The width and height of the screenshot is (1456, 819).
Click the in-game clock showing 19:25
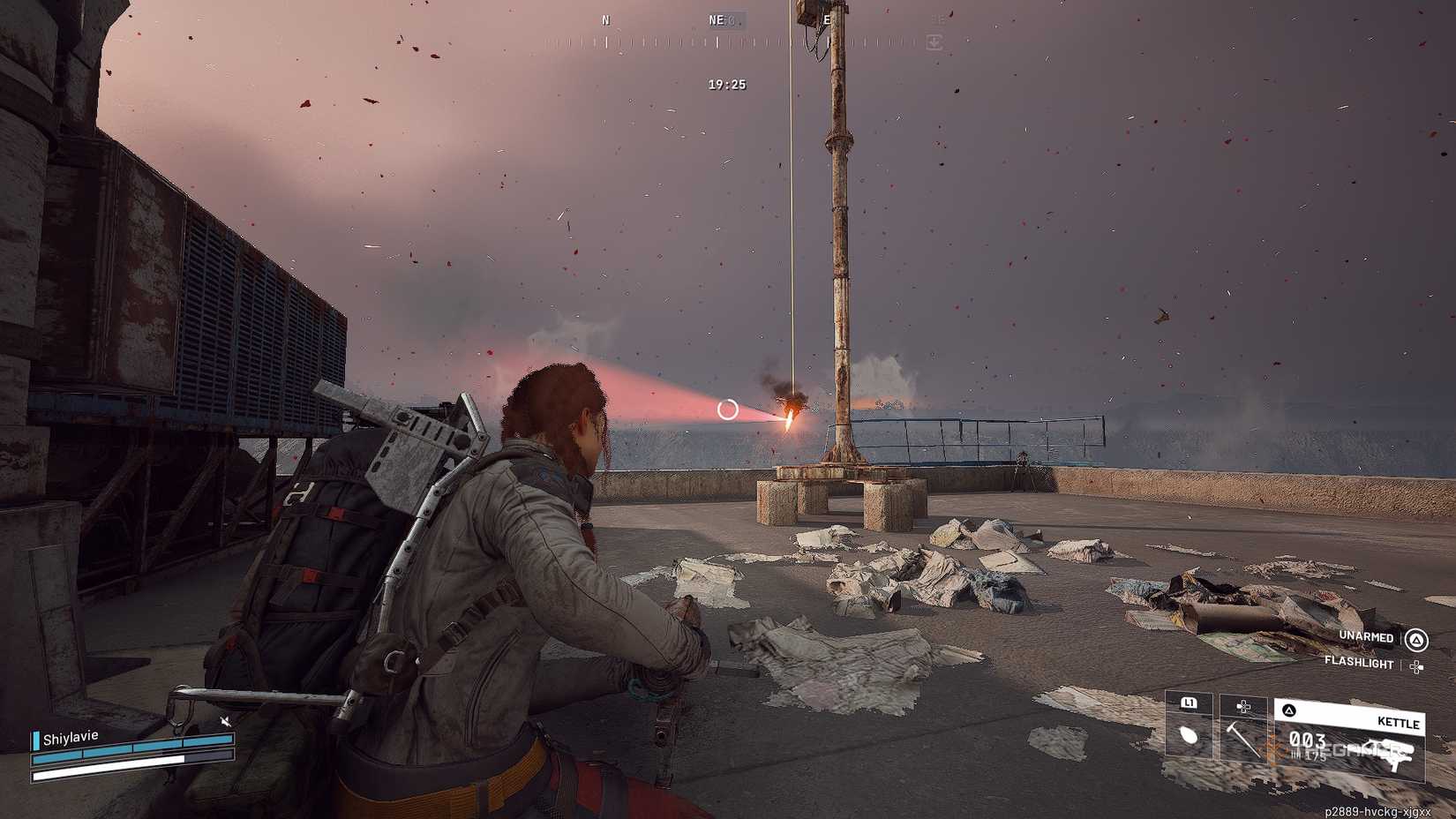click(725, 84)
